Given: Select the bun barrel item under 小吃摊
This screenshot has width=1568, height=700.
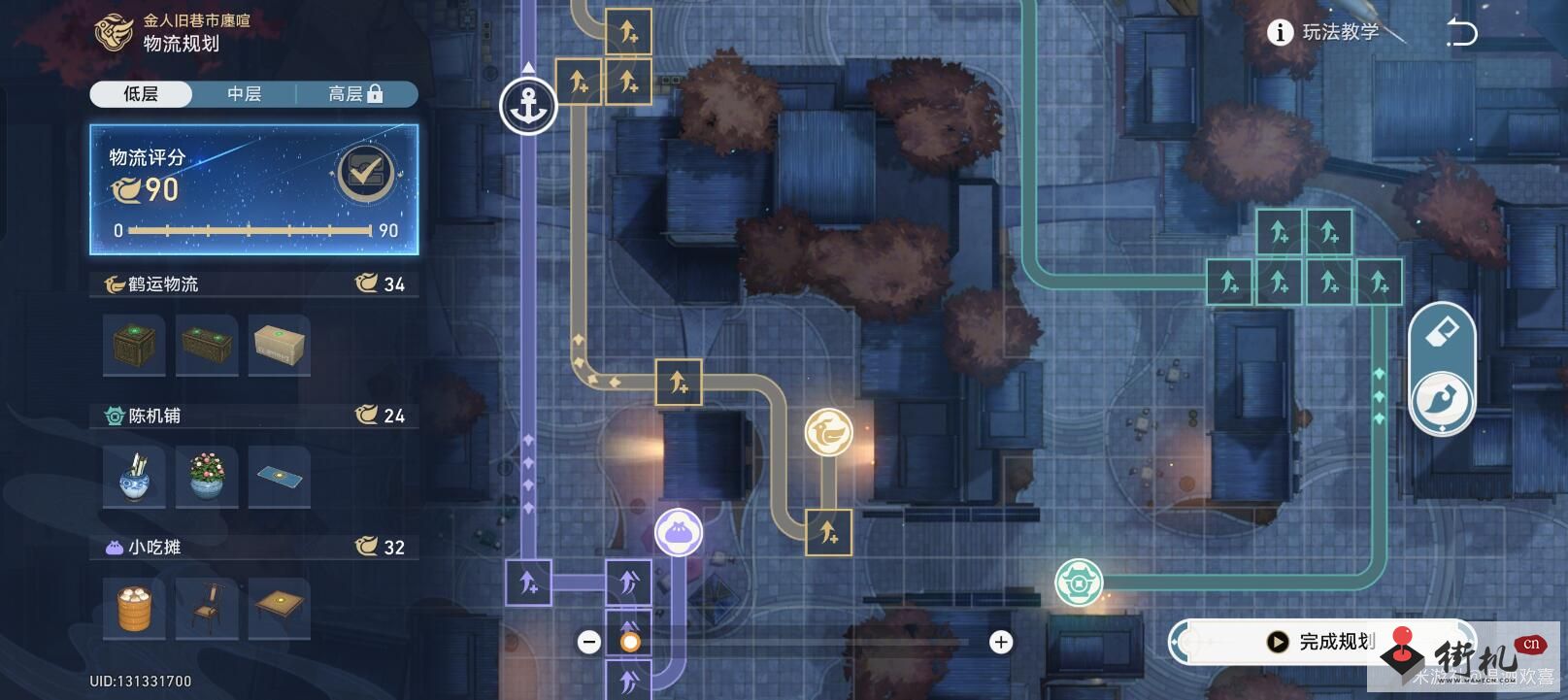Looking at the screenshot, I should click(134, 608).
